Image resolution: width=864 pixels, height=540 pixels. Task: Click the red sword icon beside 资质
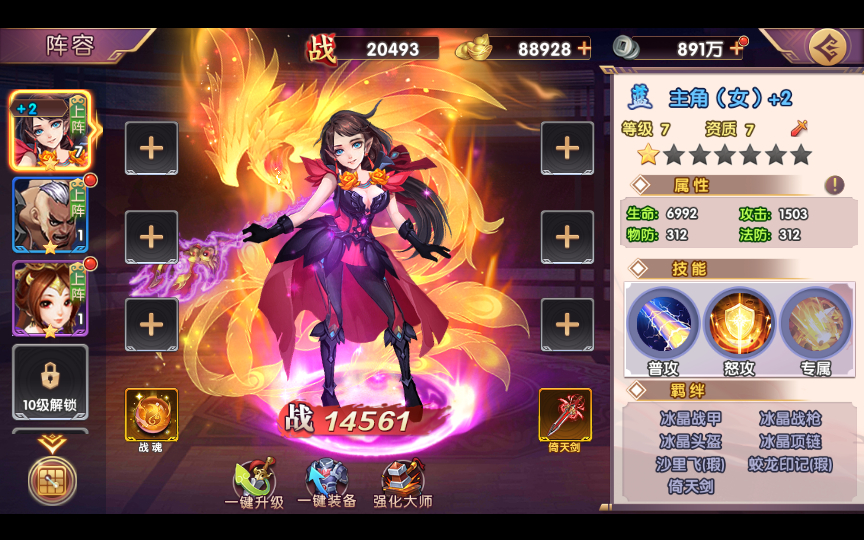tap(798, 128)
